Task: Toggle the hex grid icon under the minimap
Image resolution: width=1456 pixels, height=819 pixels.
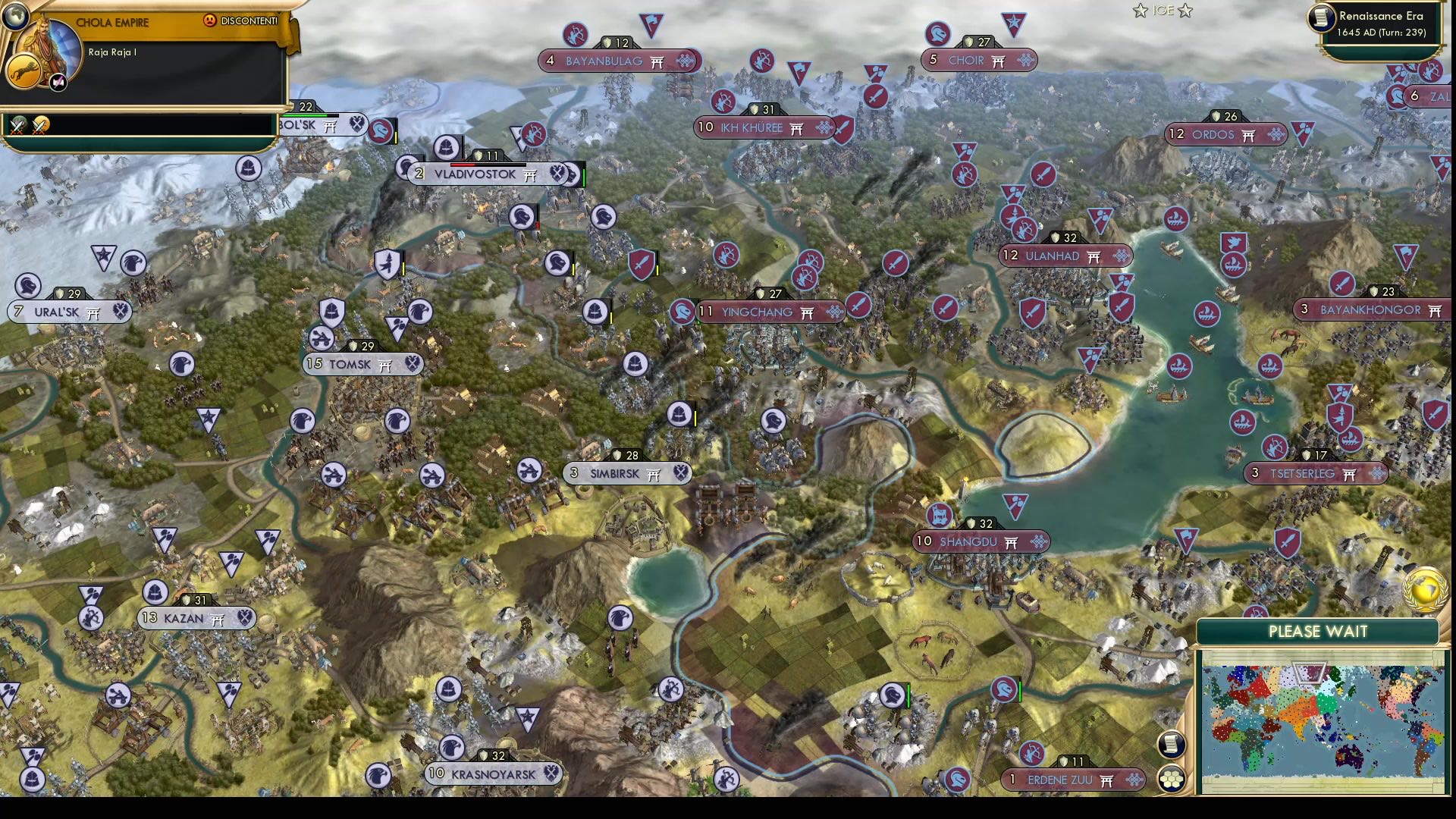Action: pyautogui.click(x=1171, y=778)
